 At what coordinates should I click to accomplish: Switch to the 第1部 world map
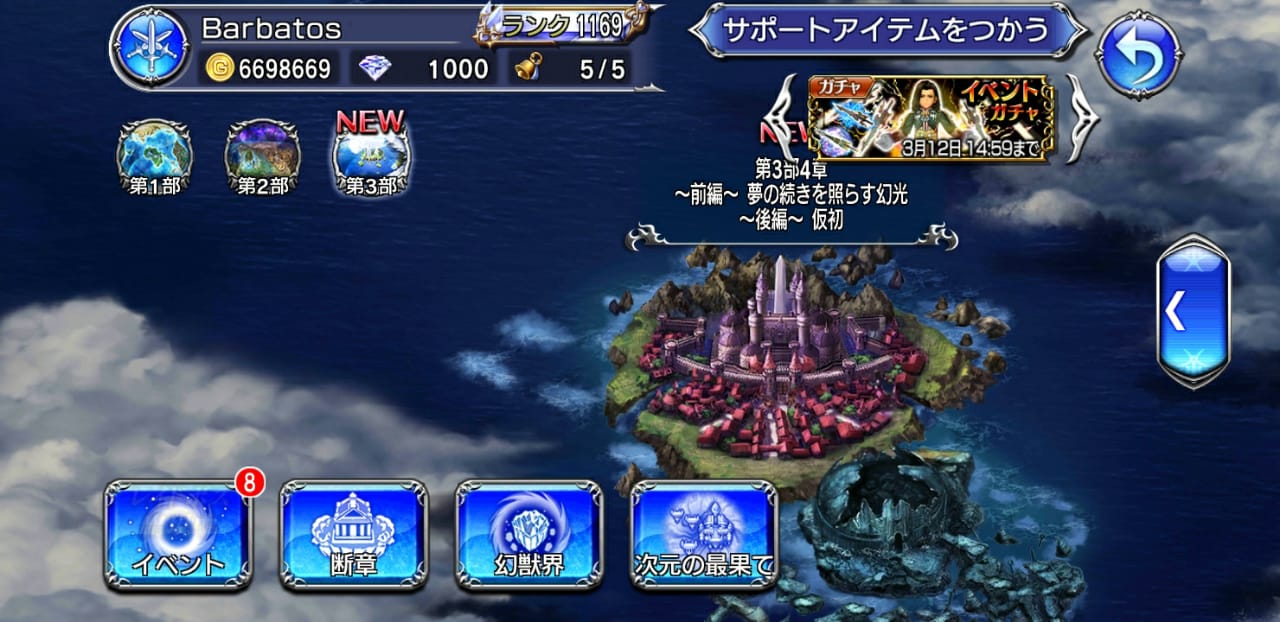[x=155, y=157]
